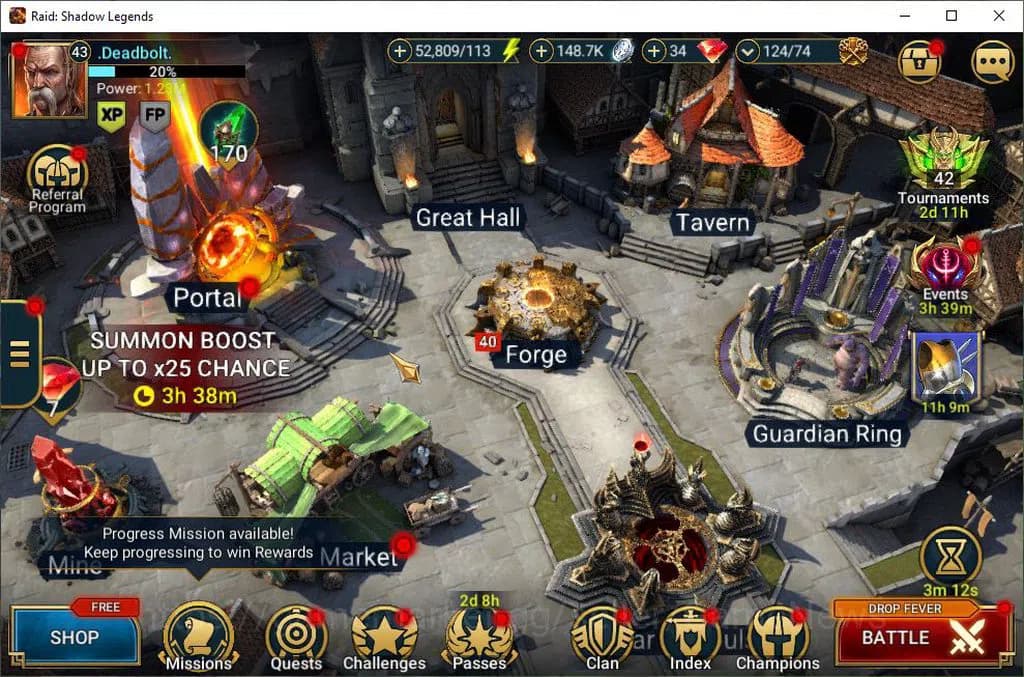Open the Quests menu
The width and height of the screenshot is (1024, 677).
(x=296, y=636)
